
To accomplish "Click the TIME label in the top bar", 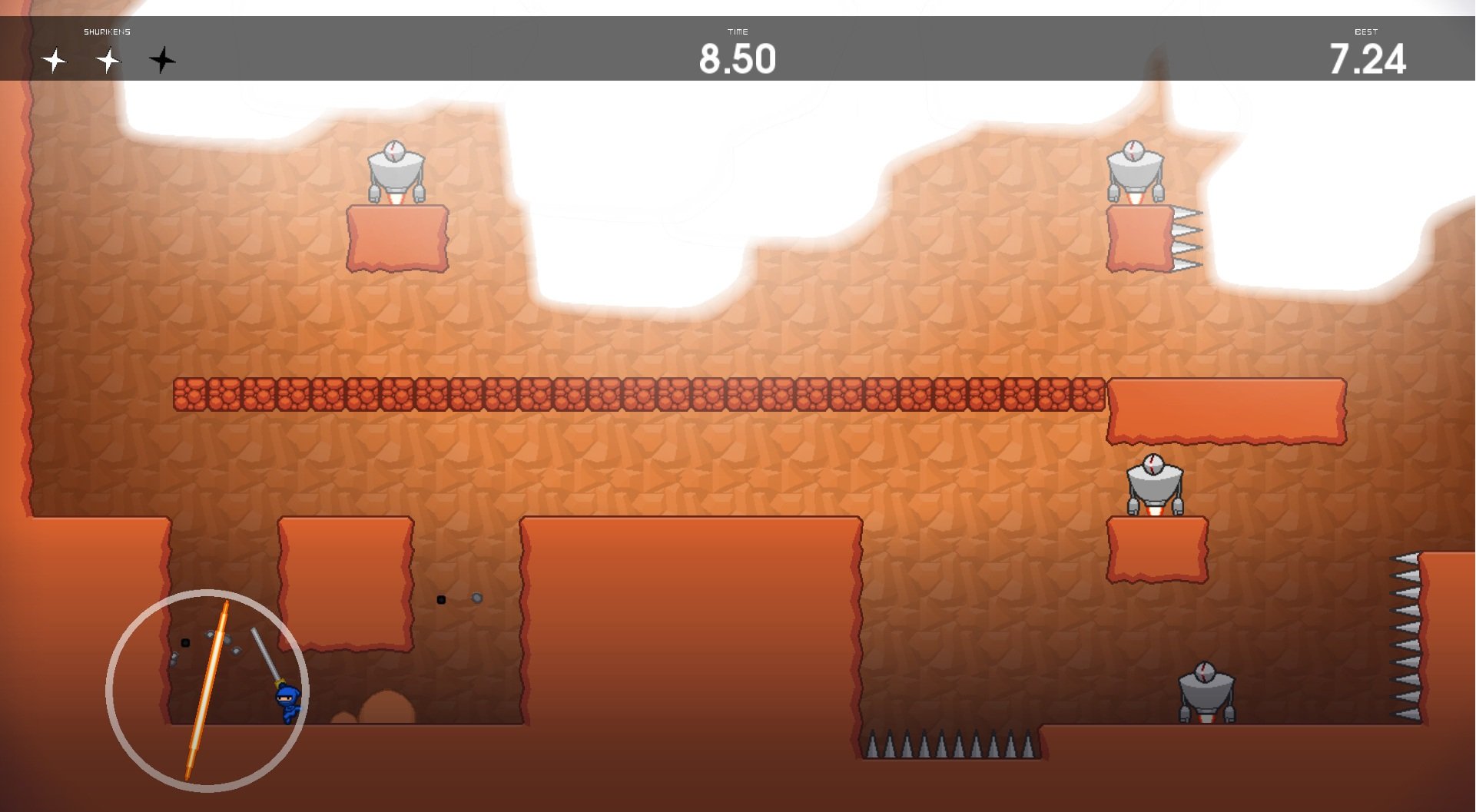I will 737,31.
